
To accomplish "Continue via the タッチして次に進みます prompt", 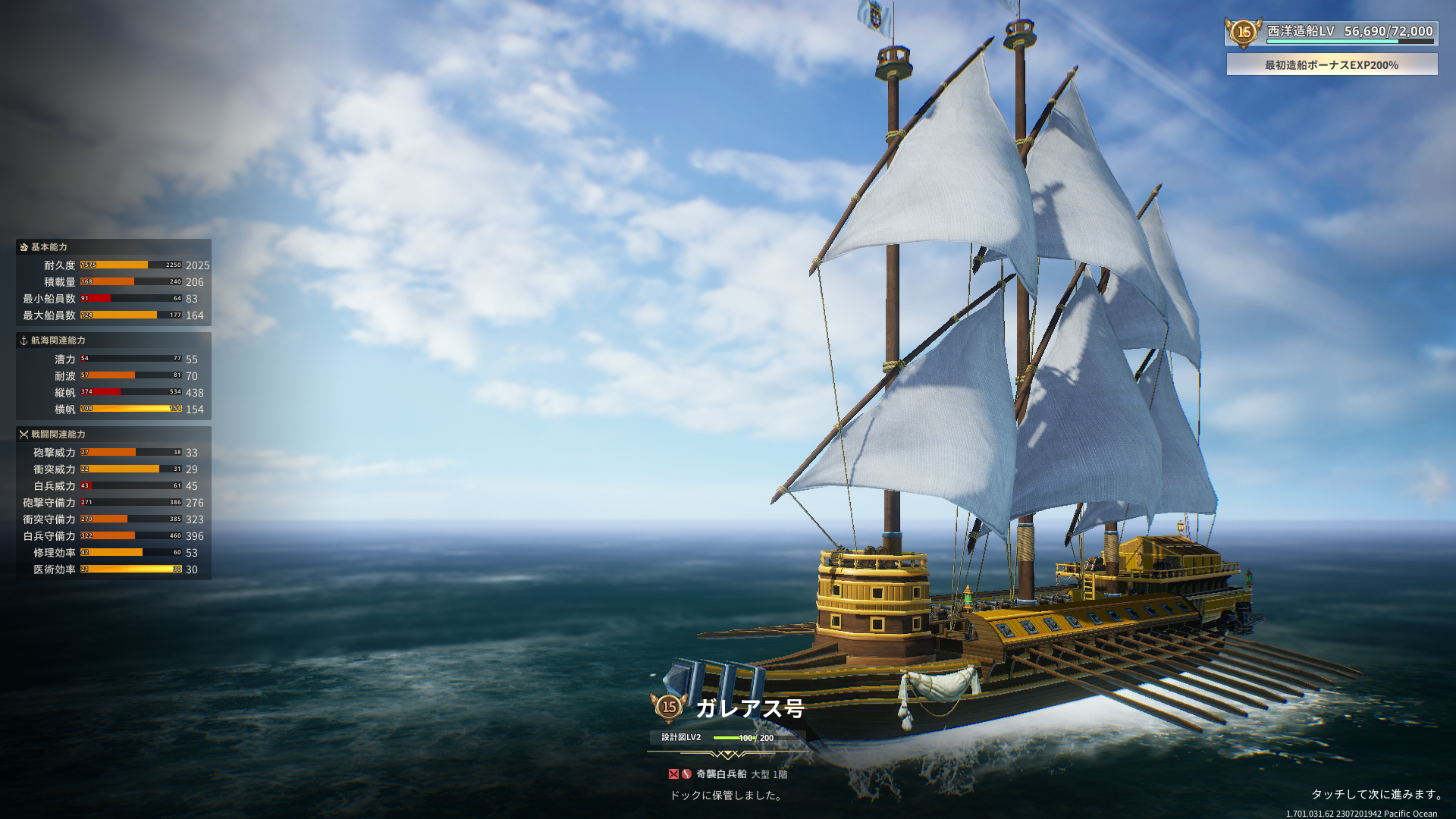I will coord(1377,794).
